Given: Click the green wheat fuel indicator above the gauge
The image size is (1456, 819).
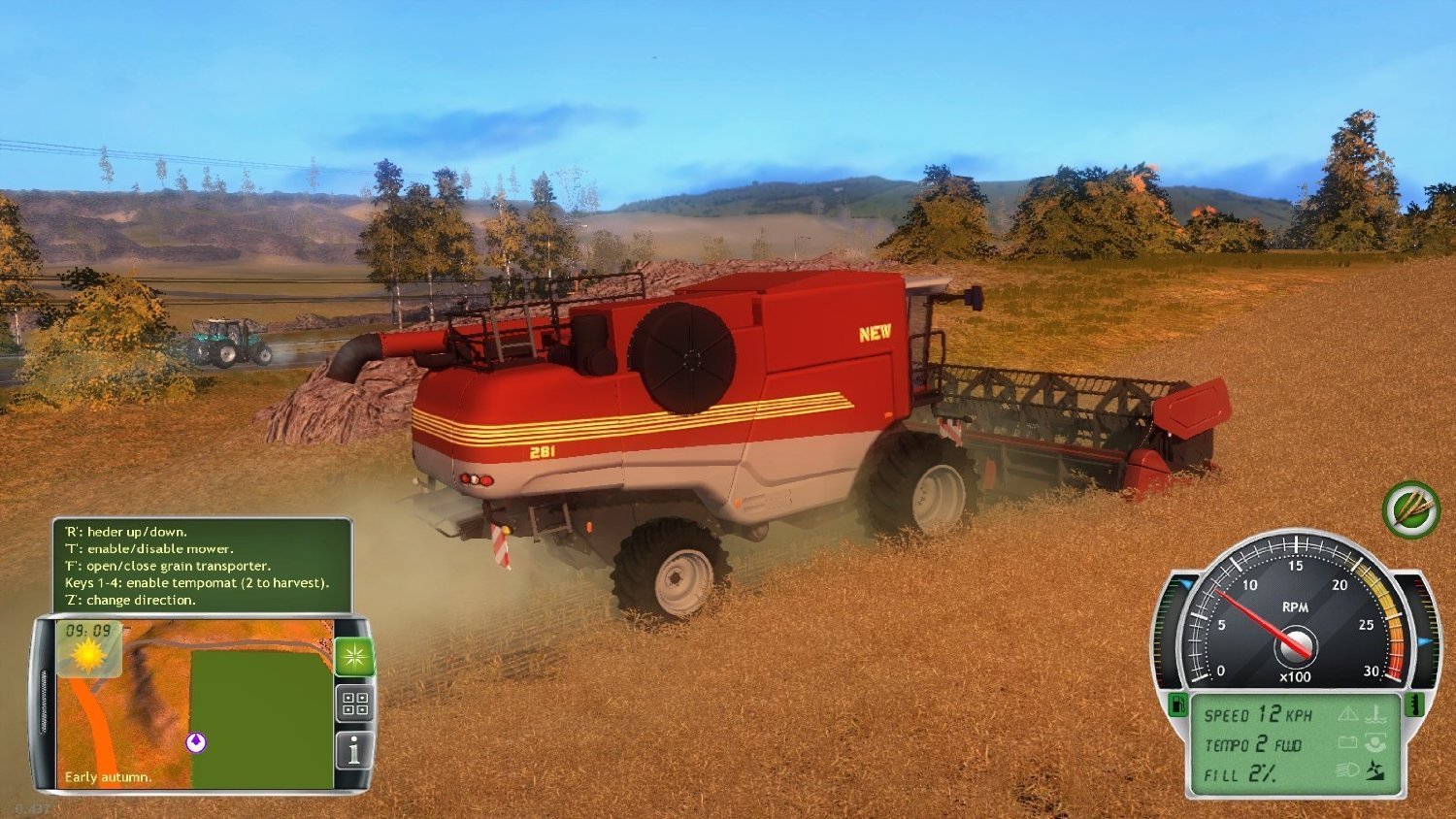Looking at the screenshot, I should [1409, 511].
